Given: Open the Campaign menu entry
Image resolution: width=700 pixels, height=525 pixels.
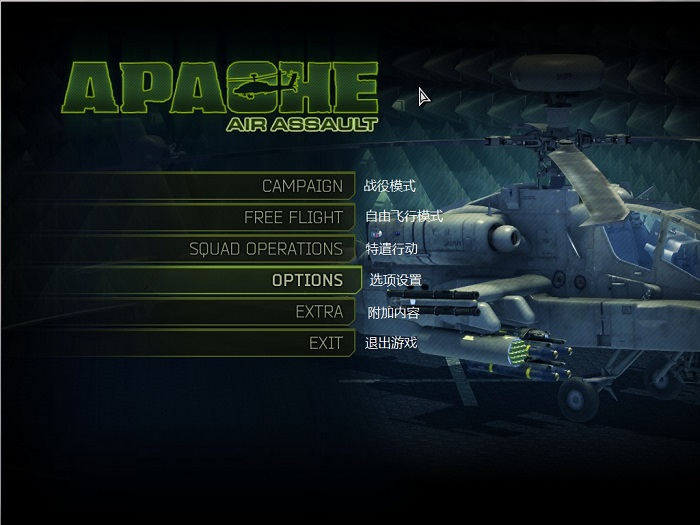Looking at the screenshot, I should tap(301, 186).
